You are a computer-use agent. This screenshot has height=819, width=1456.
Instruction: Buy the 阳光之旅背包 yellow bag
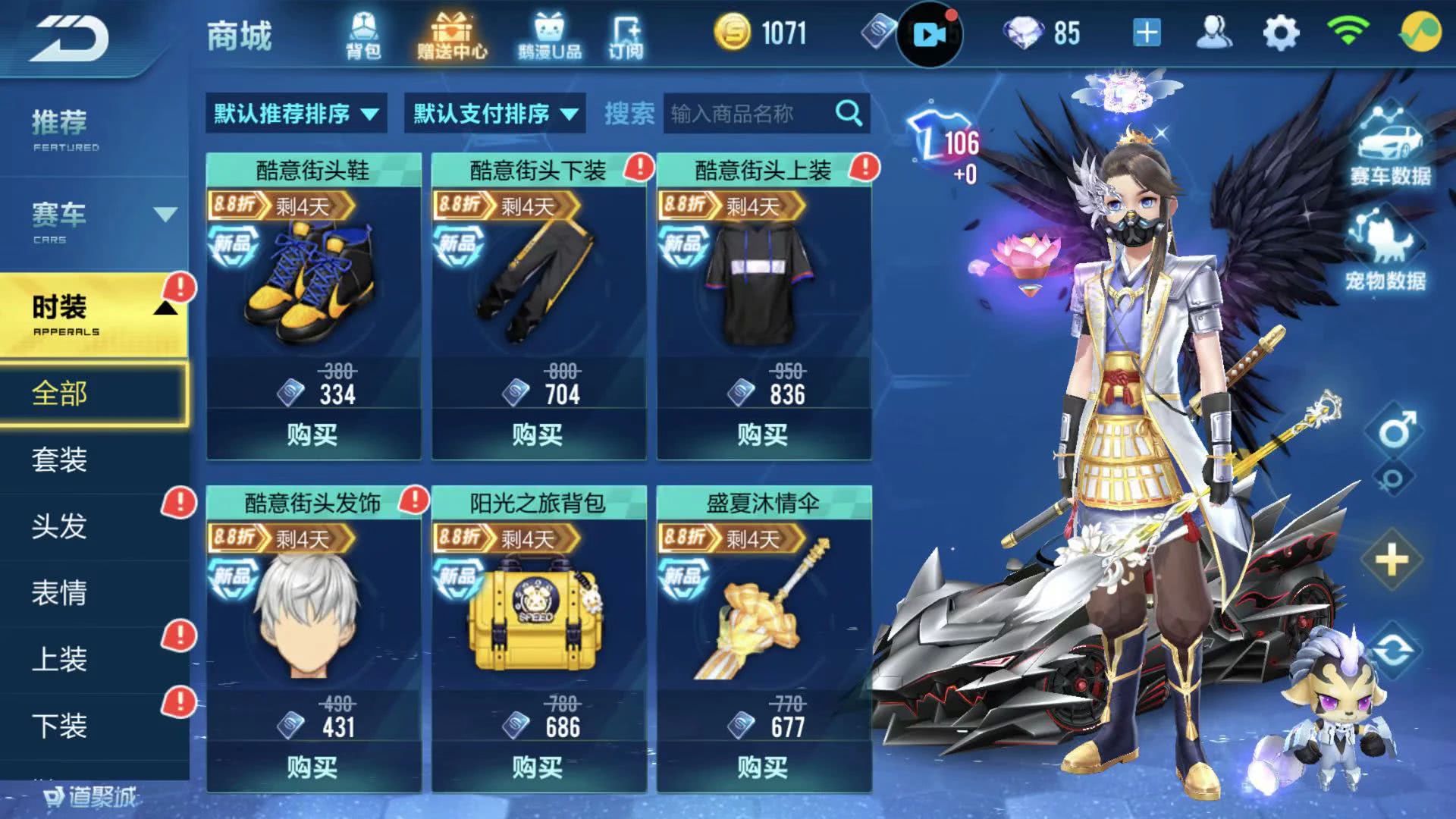tap(538, 767)
